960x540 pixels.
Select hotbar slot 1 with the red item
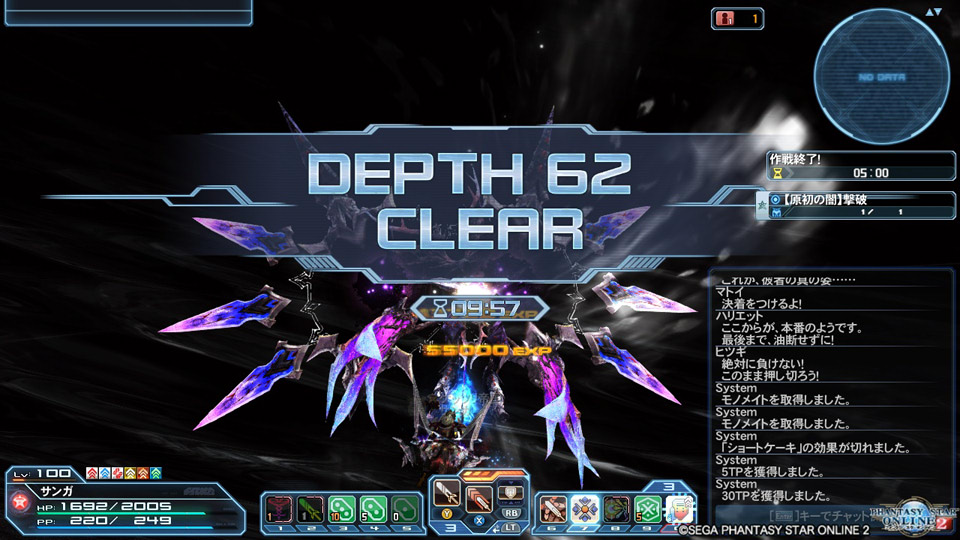pyautogui.click(x=279, y=509)
